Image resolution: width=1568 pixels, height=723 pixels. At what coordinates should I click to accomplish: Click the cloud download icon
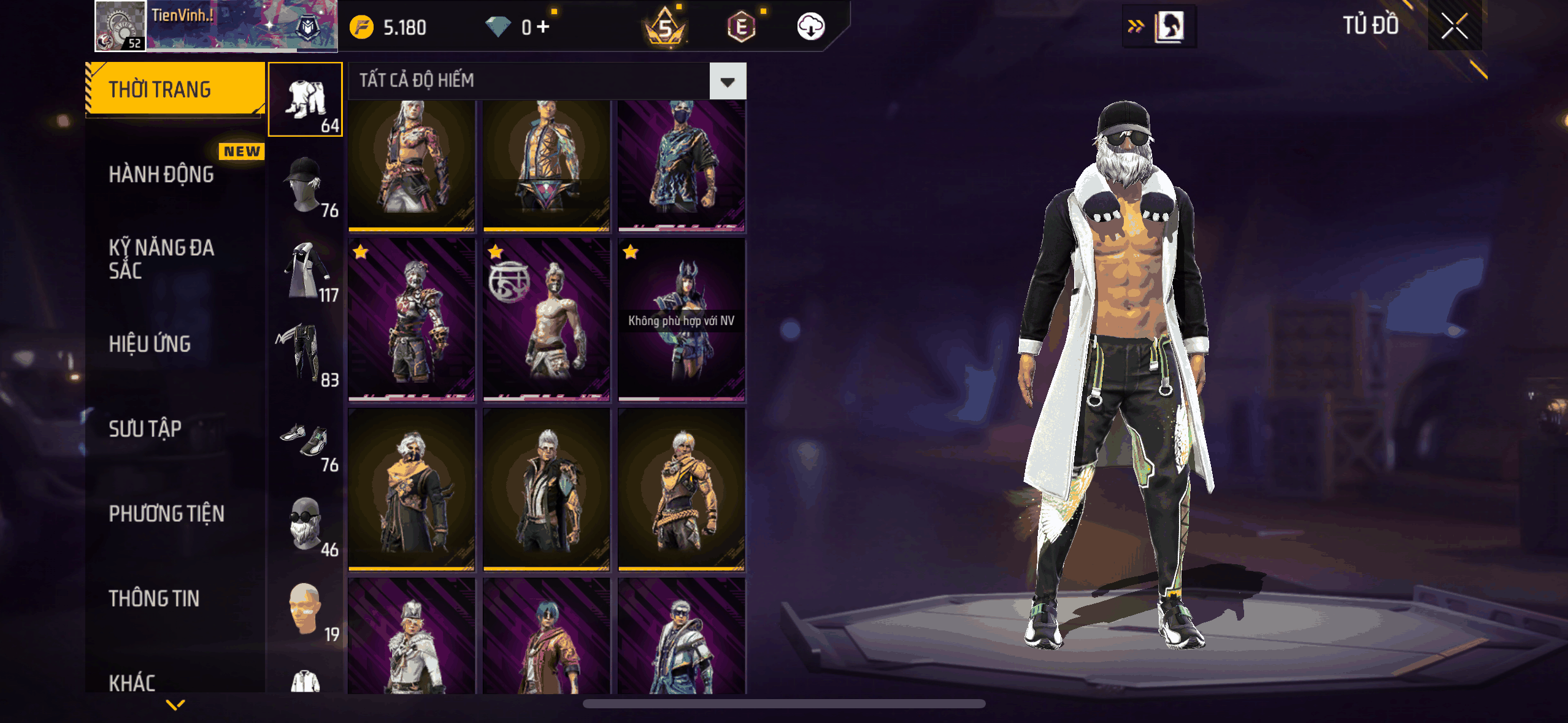coord(810,26)
